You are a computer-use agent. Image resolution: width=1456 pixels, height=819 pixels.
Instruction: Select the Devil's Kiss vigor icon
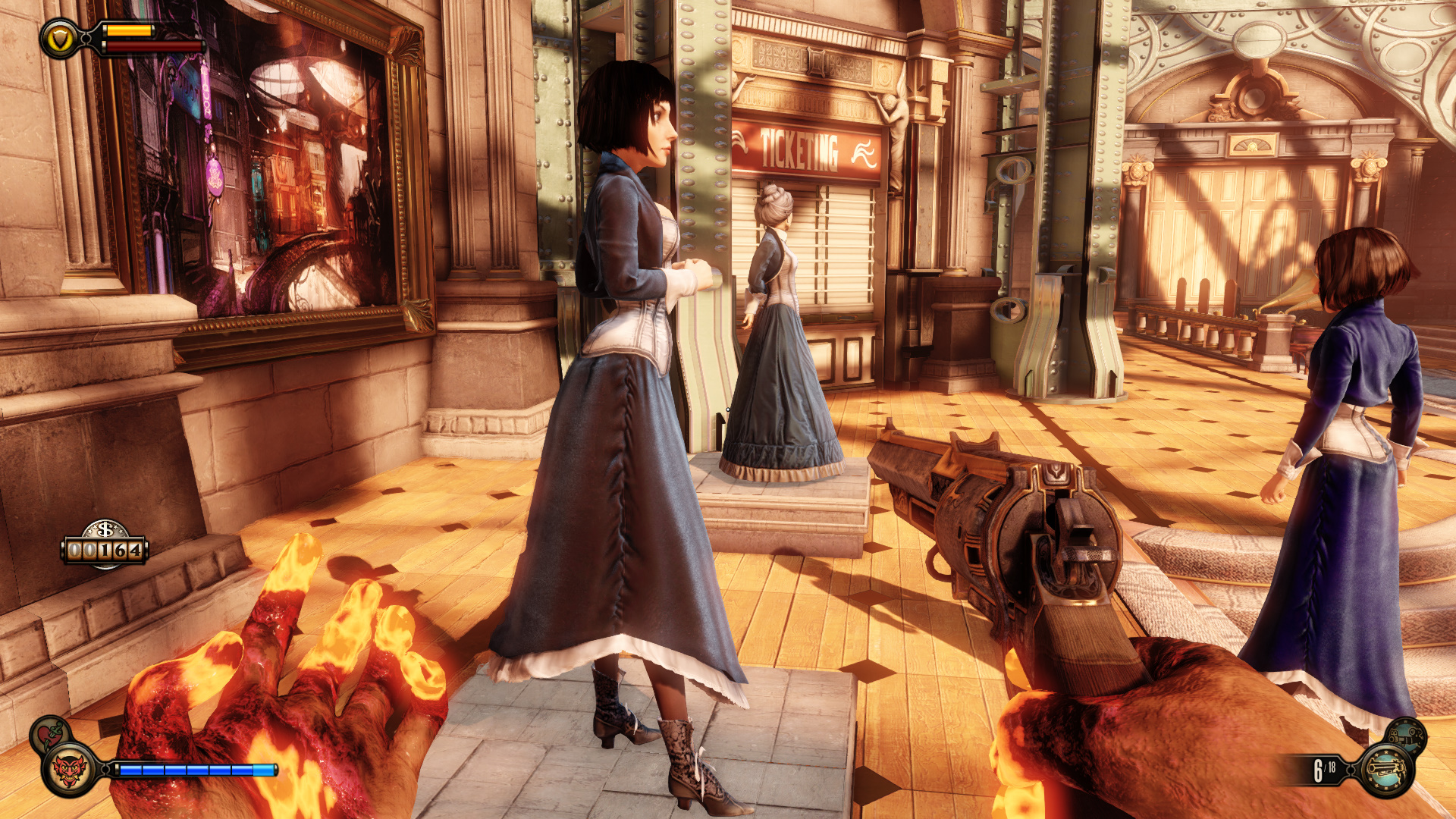coord(70,770)
